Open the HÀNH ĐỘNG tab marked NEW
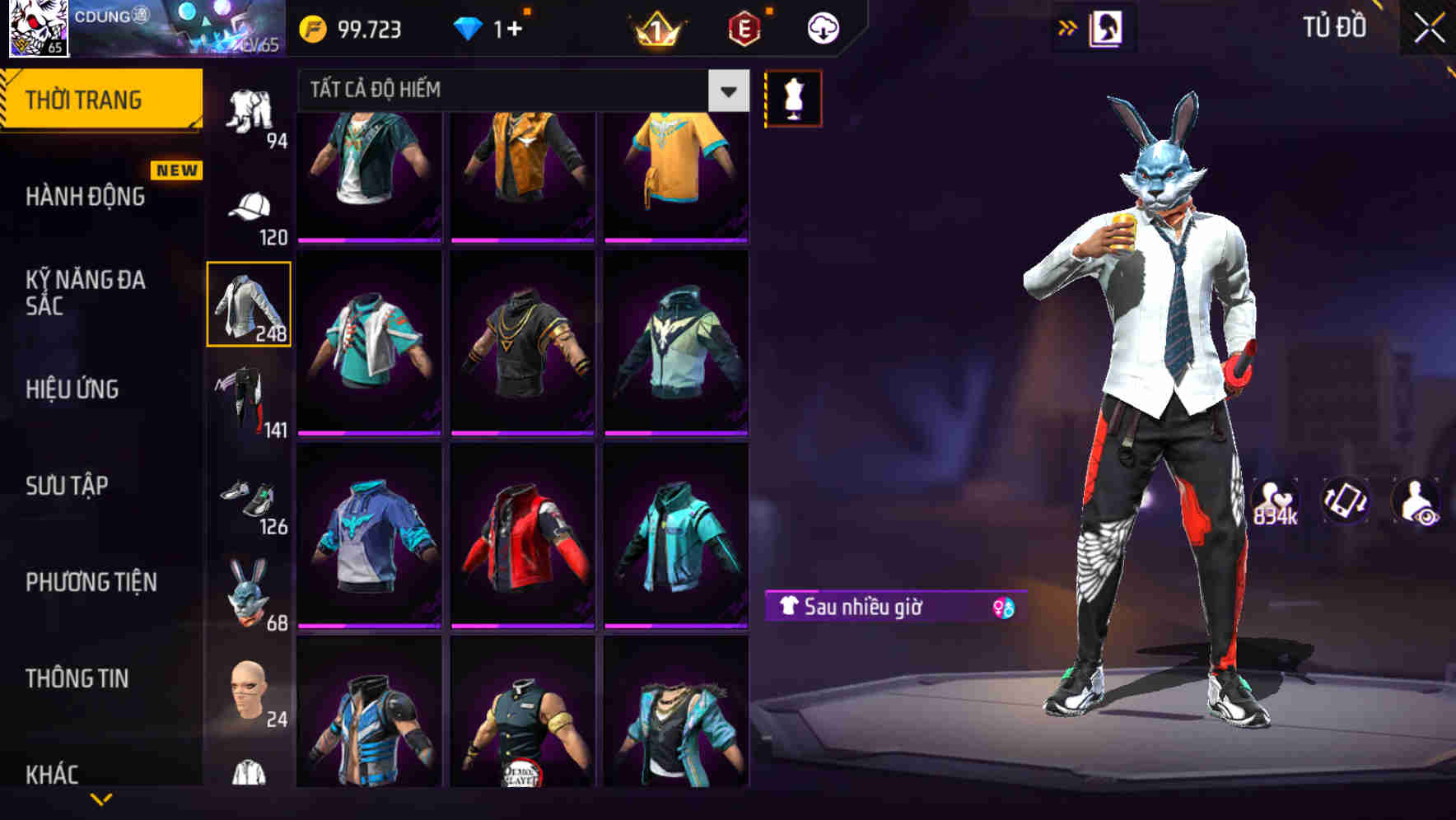Viewport: 1456px width, 820px height. 86,196
